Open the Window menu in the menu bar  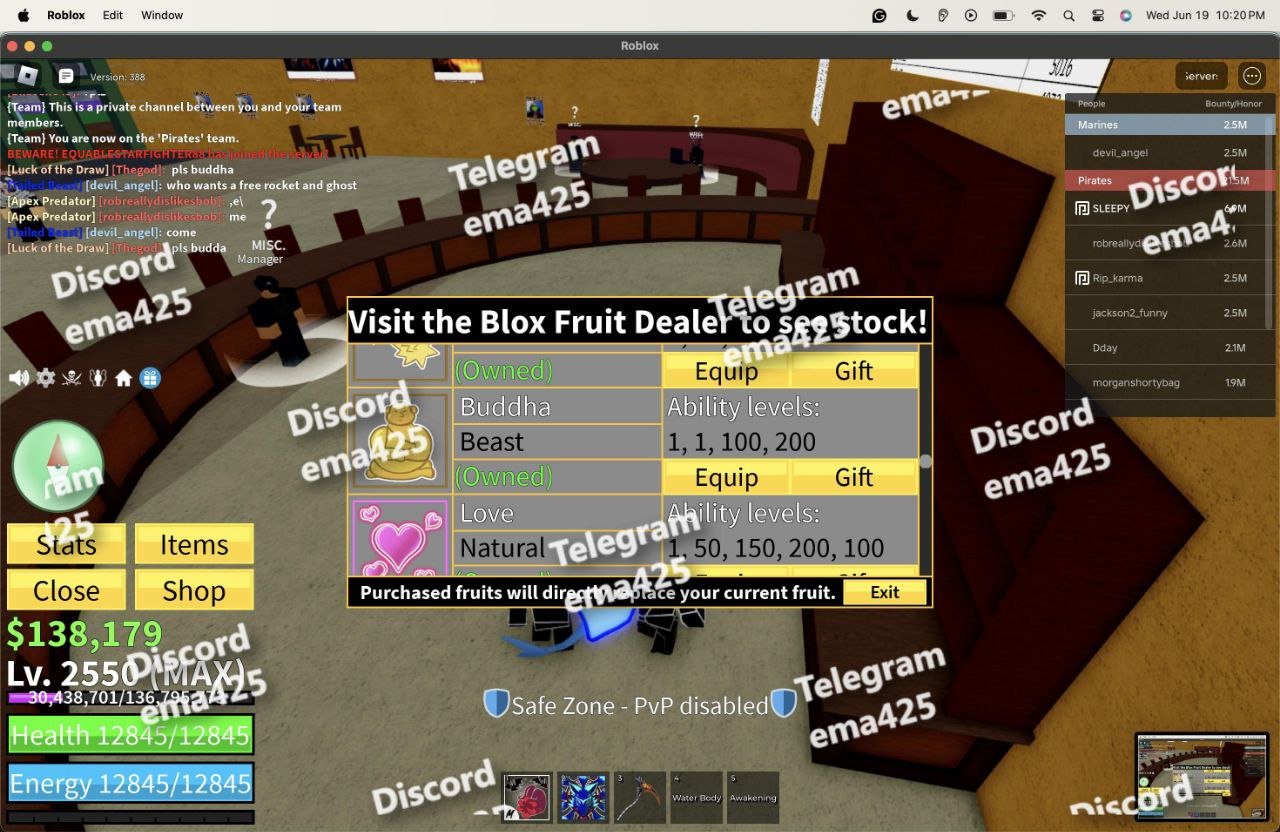pos(162,15)
